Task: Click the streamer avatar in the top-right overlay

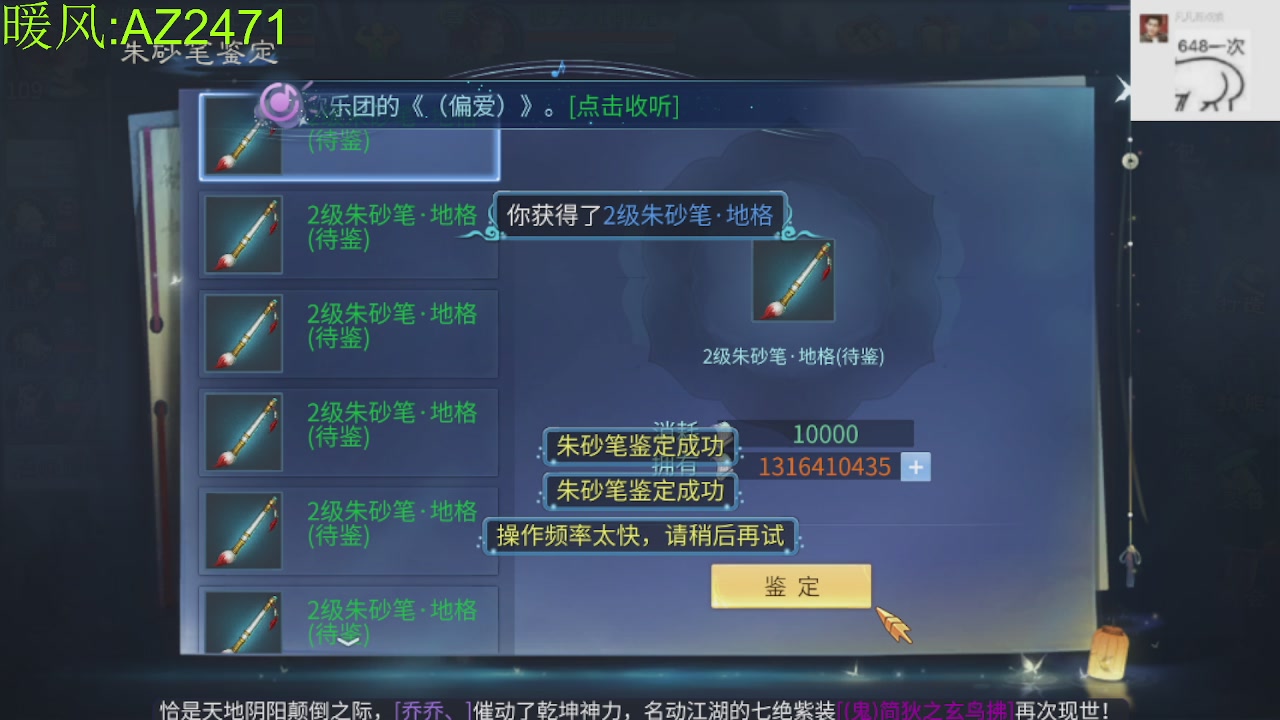Action: [x=1152, y=27]
